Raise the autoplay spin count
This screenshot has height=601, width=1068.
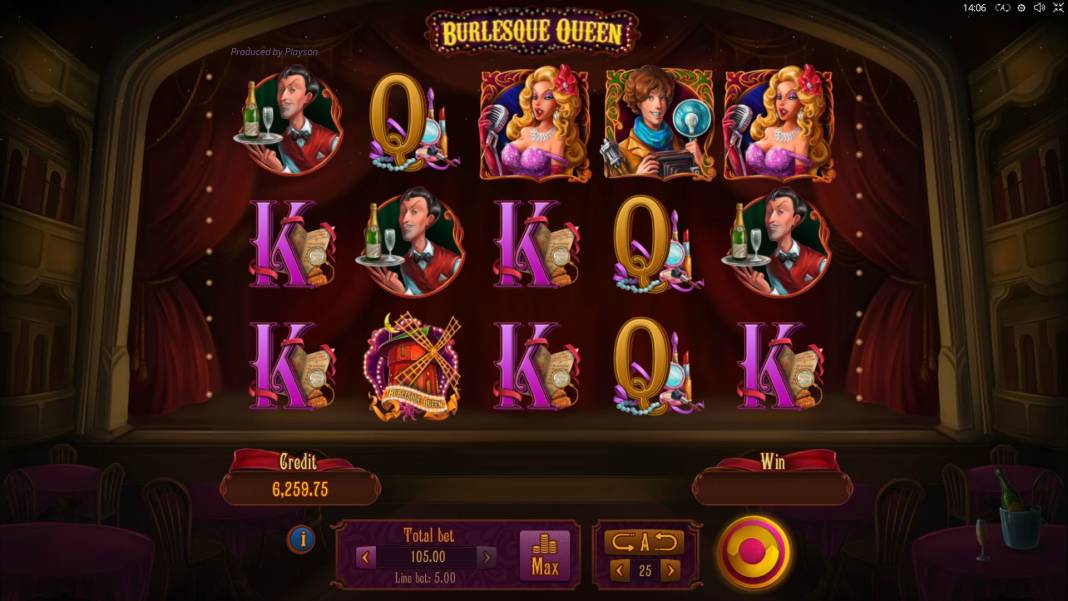coord(670,570)
